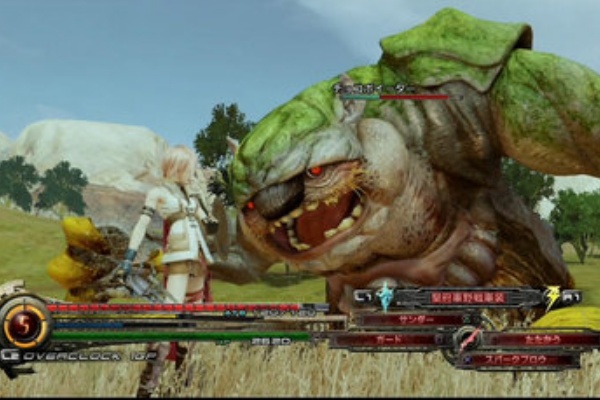Image resolution: width=600 pixels, height=400 pixels.
Task: Select the yellow lightning schema icon
Action: pyautogui.click(x=553, y=296)
